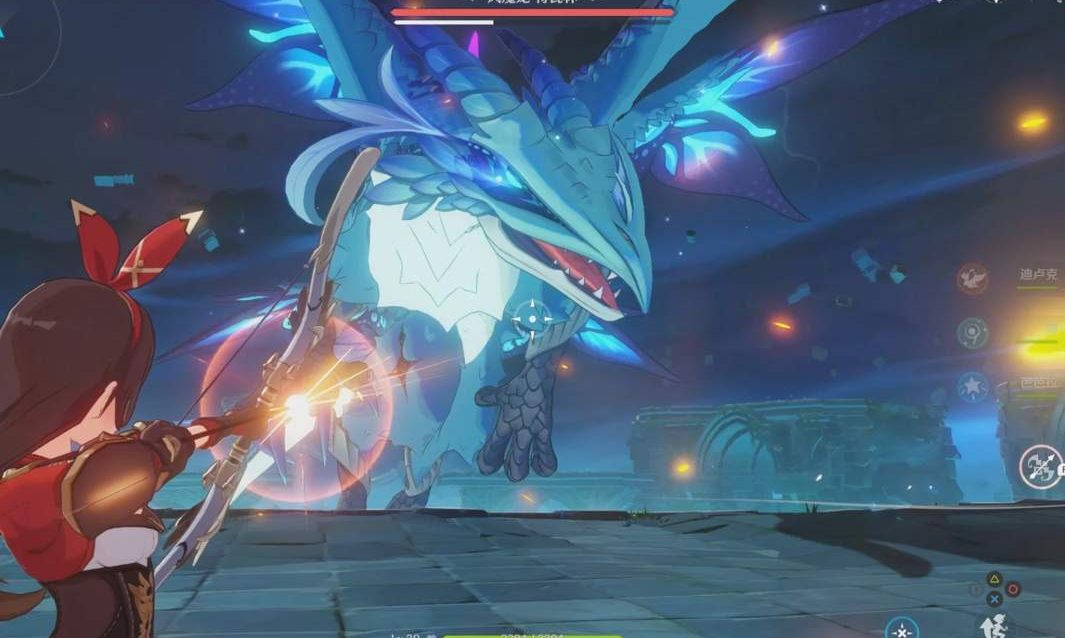Tap the blue star party icon
1065x638 pixels.
972,386
